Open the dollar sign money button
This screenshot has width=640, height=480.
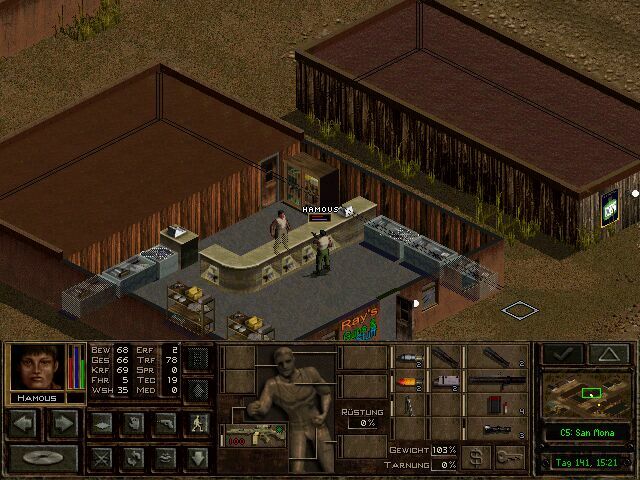click(x=478, y=458)
